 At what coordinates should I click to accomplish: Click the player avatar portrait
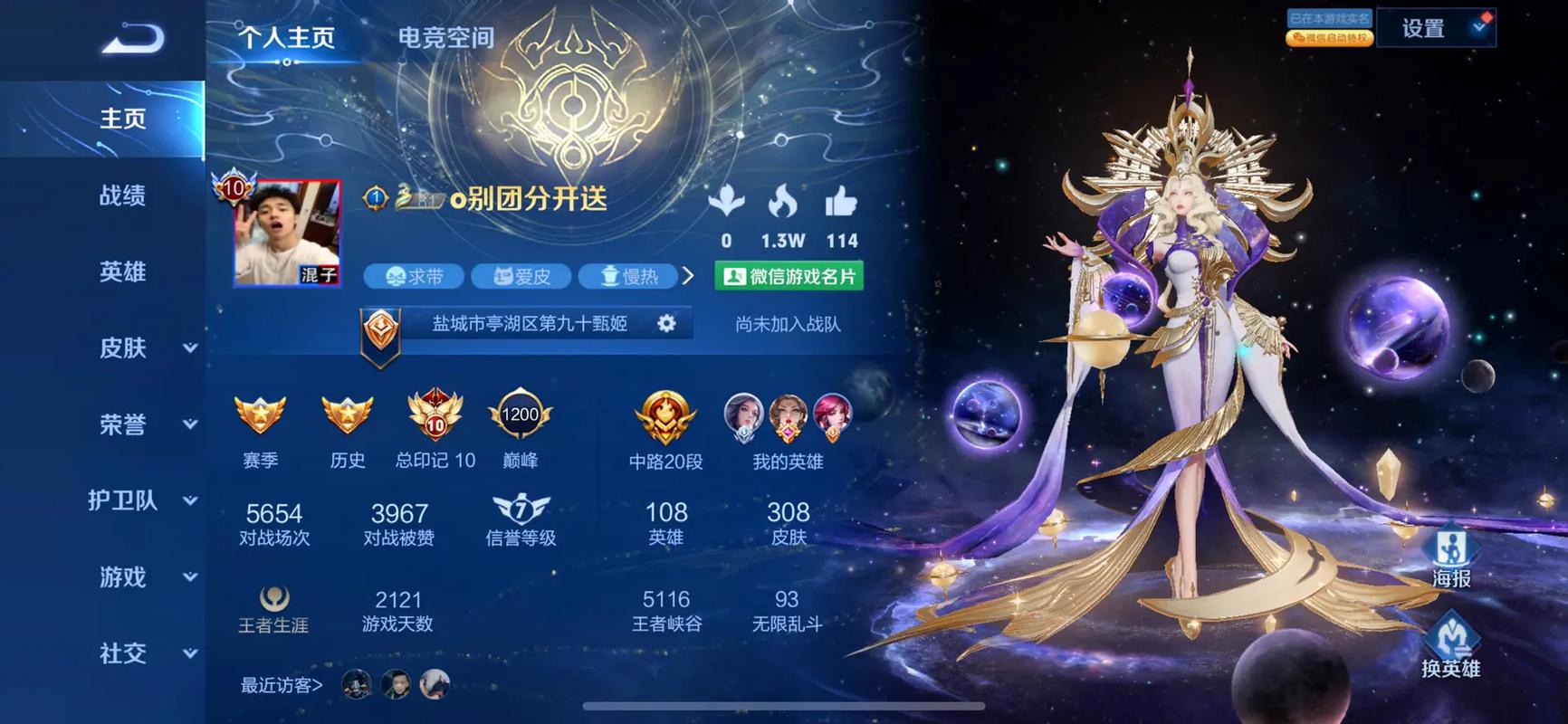[287, 233]
